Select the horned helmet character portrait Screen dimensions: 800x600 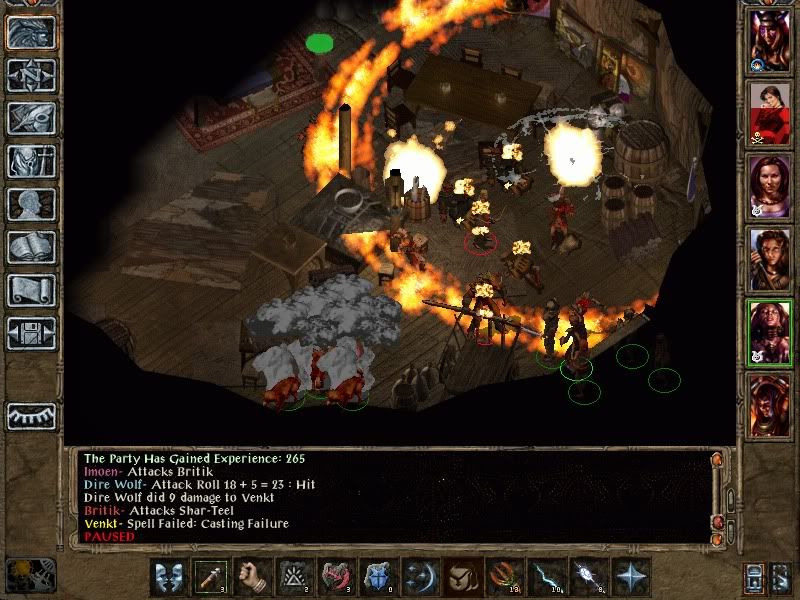770,40
